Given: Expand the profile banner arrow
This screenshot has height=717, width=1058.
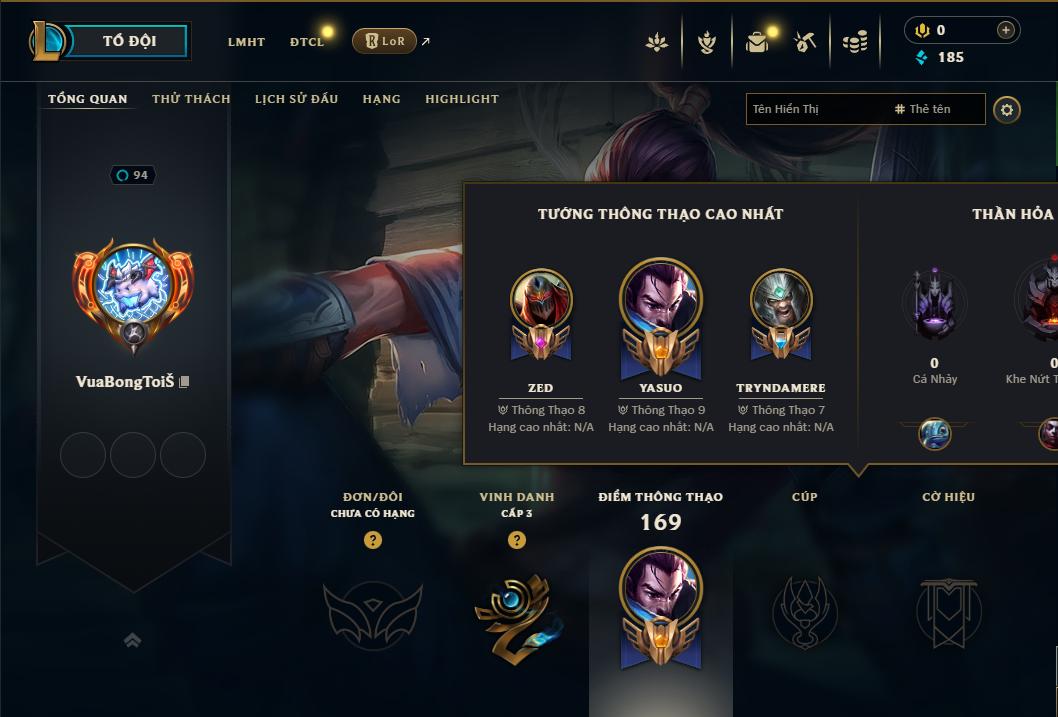Looking at the screenshot, I should pyautogui.click(x=132, y=640).
